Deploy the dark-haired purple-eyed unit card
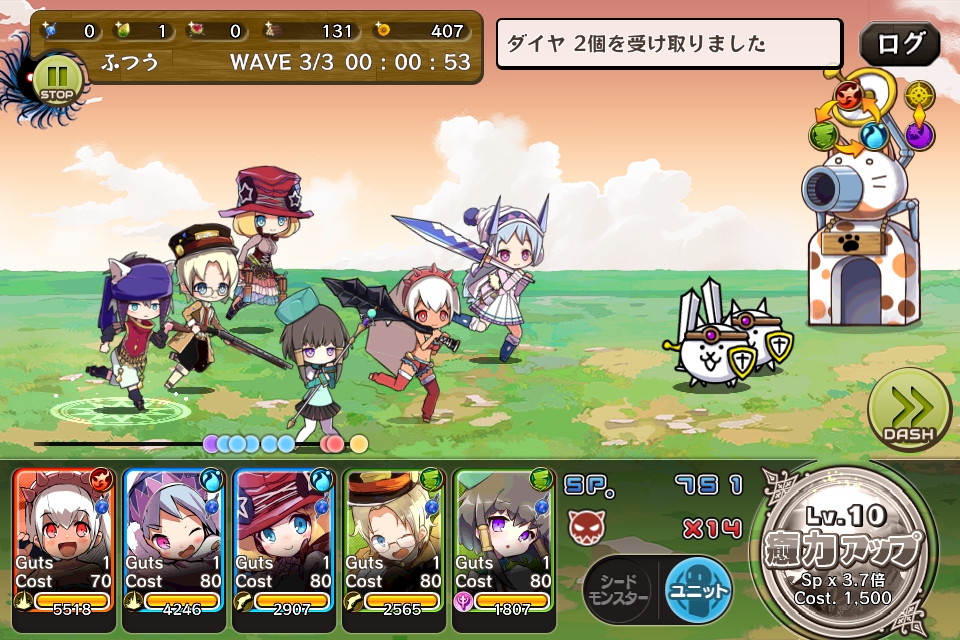 [x=504, y=550]
